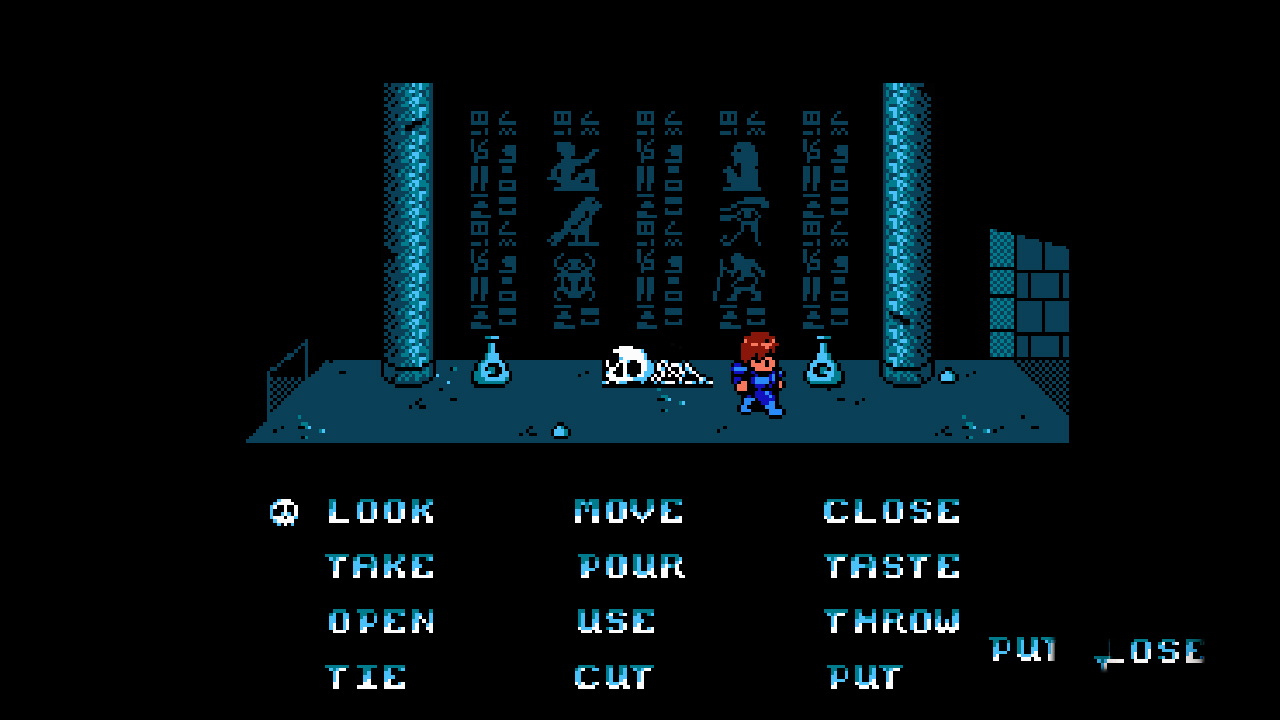1280x720 pixels.
Task: Select the TAKE verb
Action: pyautogui.click(x=381, y=566)
